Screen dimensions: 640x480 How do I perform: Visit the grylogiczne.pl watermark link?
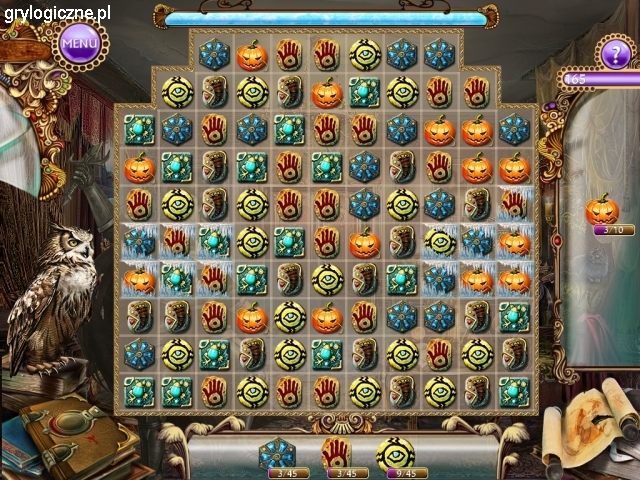click(56, 13)
